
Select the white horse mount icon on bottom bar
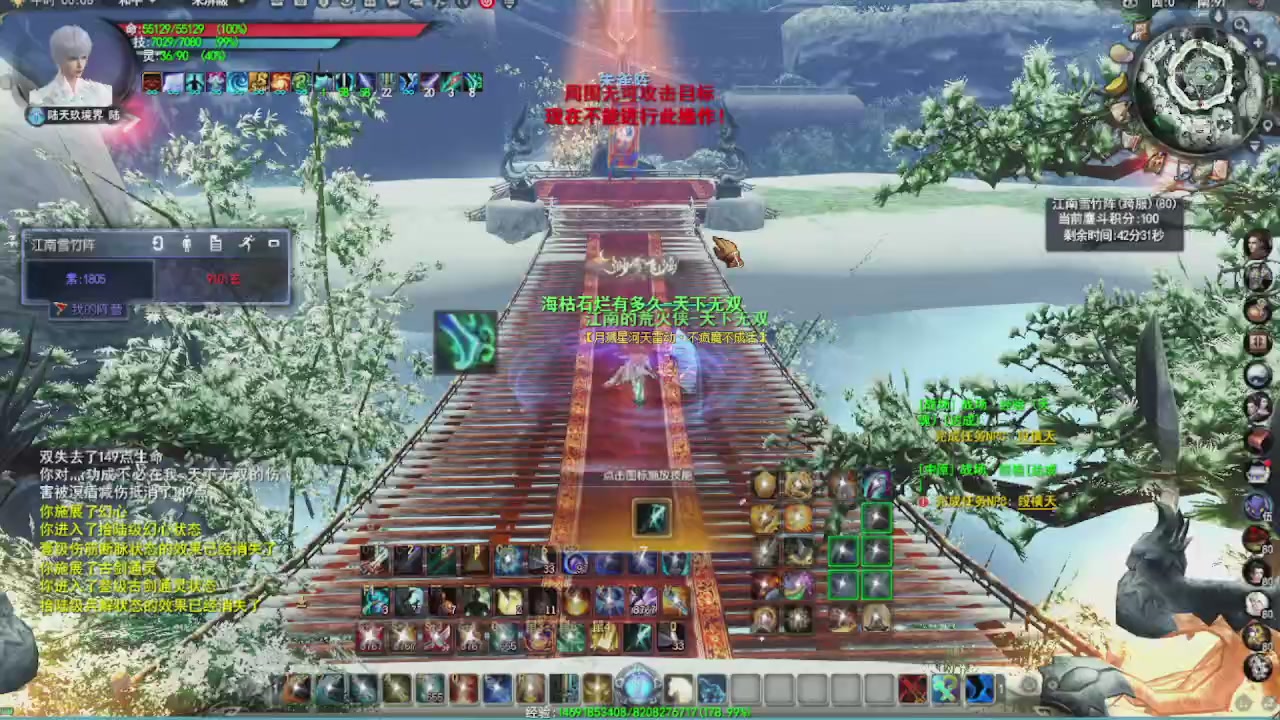point(677,687)
